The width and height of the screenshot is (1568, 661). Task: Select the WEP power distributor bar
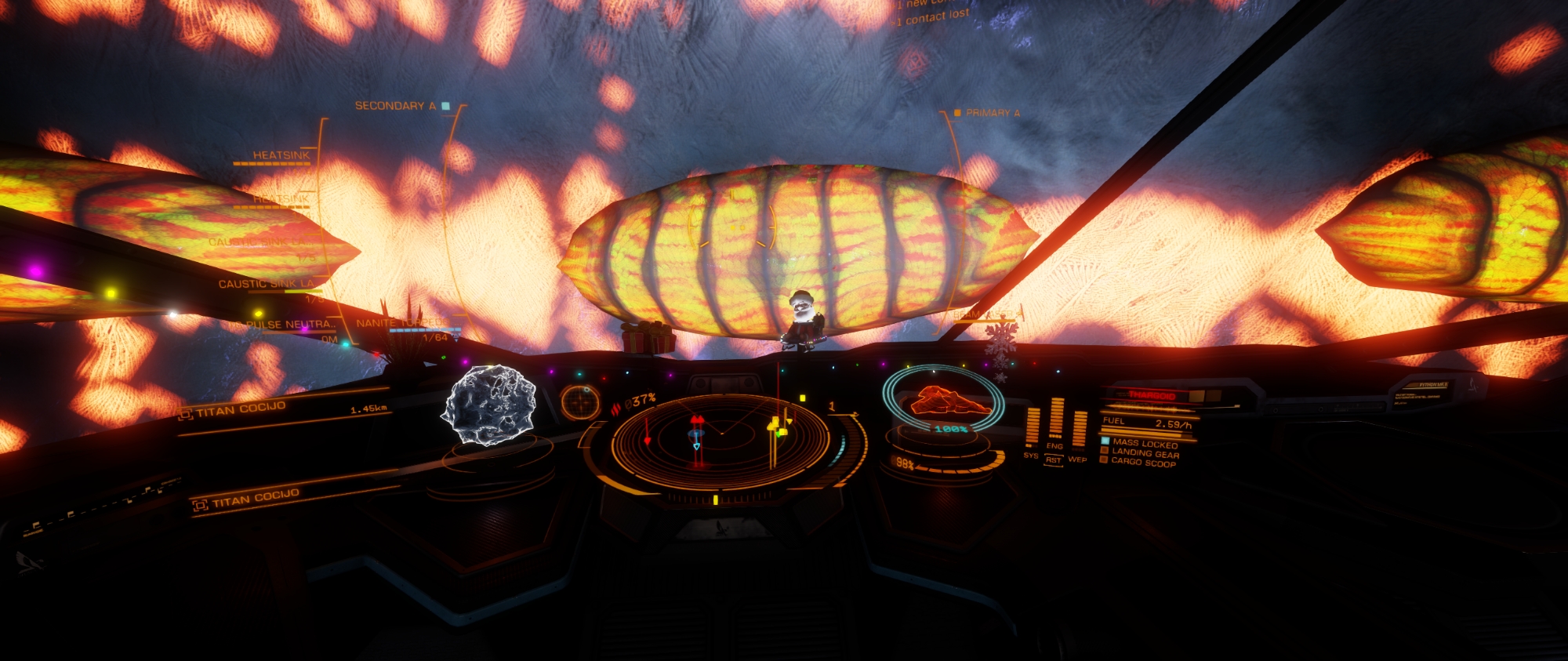point(1079,430)
